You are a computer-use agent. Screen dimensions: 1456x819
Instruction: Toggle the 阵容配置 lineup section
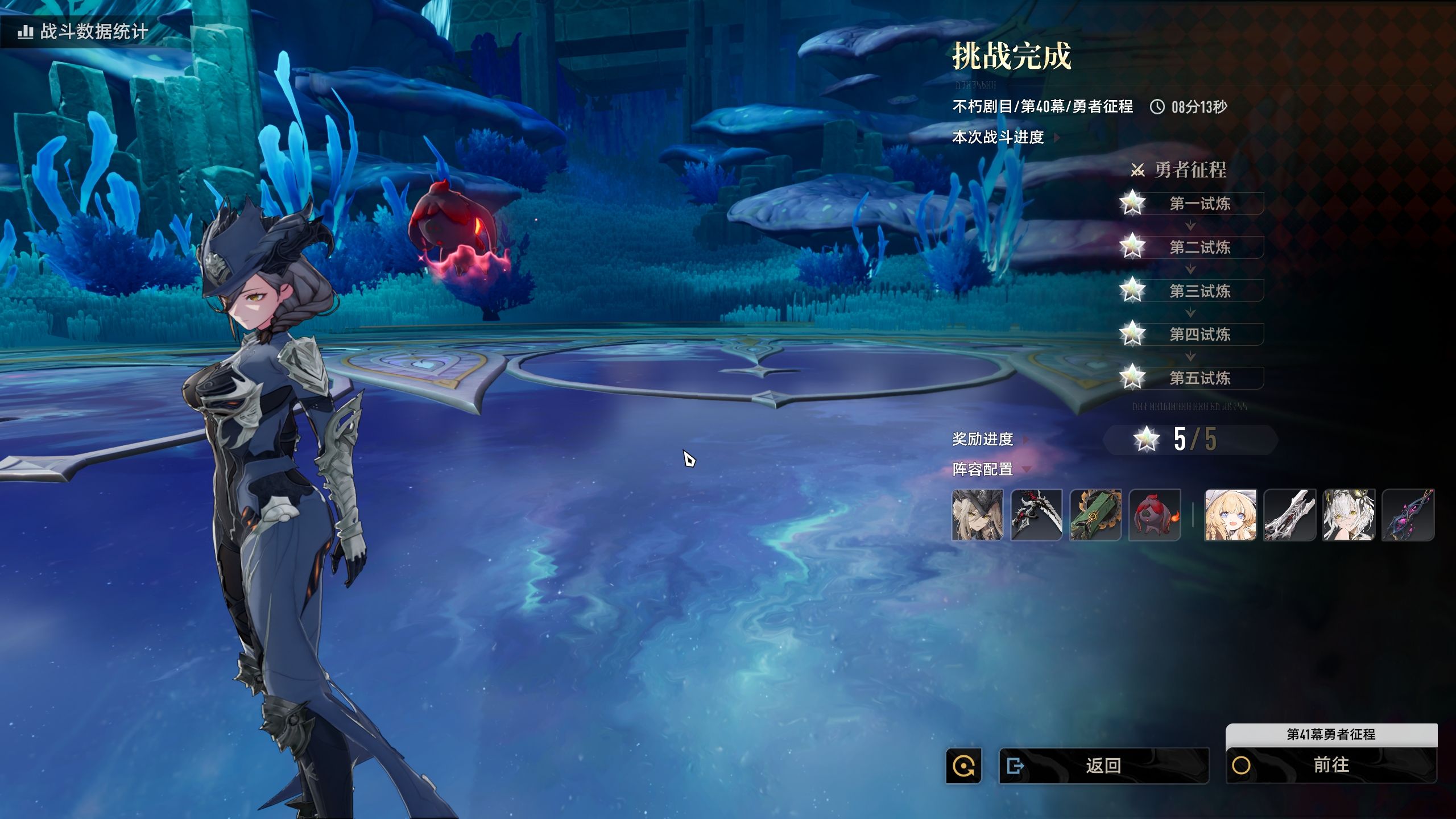pos(991,469)
